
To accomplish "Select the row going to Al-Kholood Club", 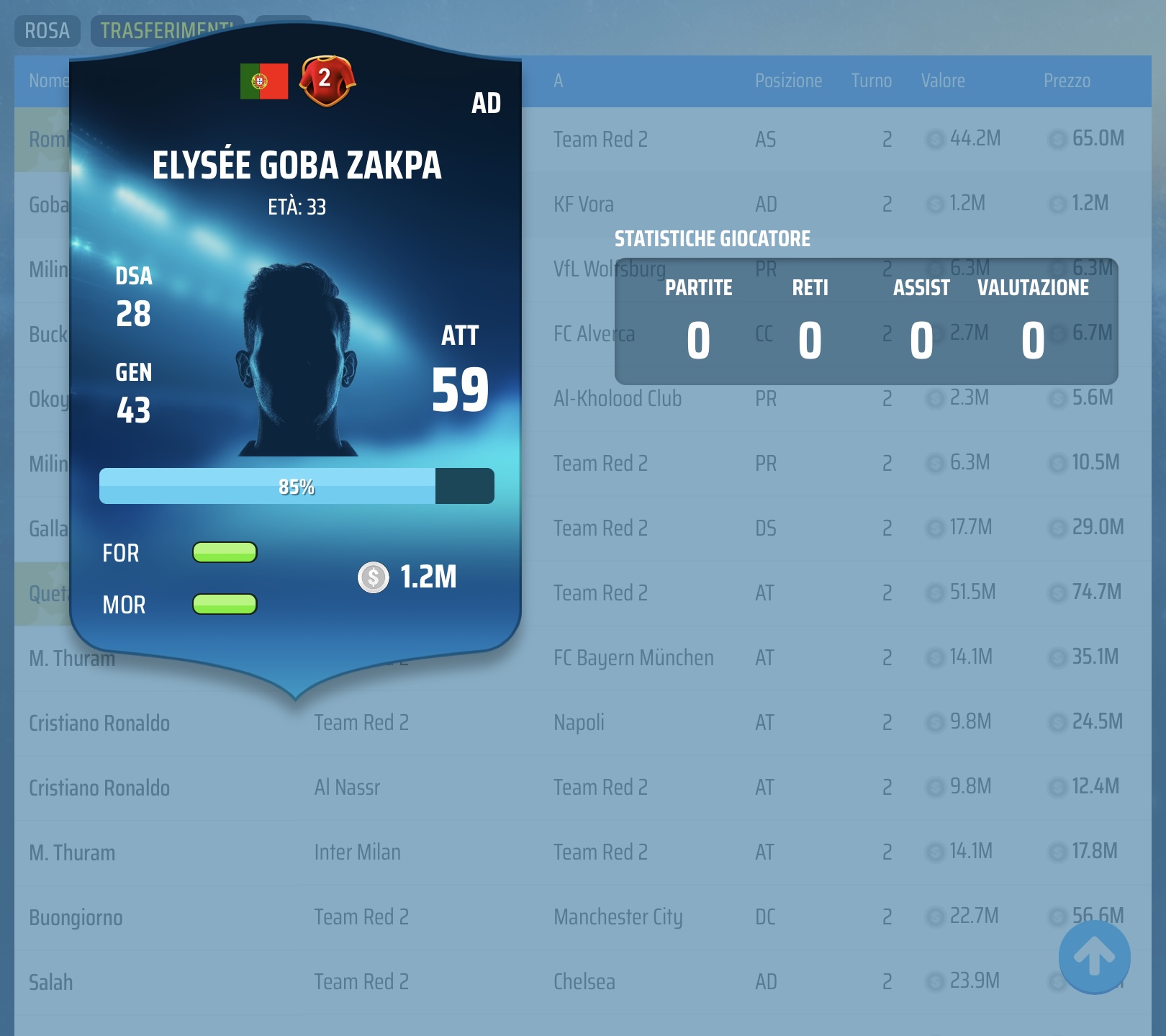I will (618, 398).
